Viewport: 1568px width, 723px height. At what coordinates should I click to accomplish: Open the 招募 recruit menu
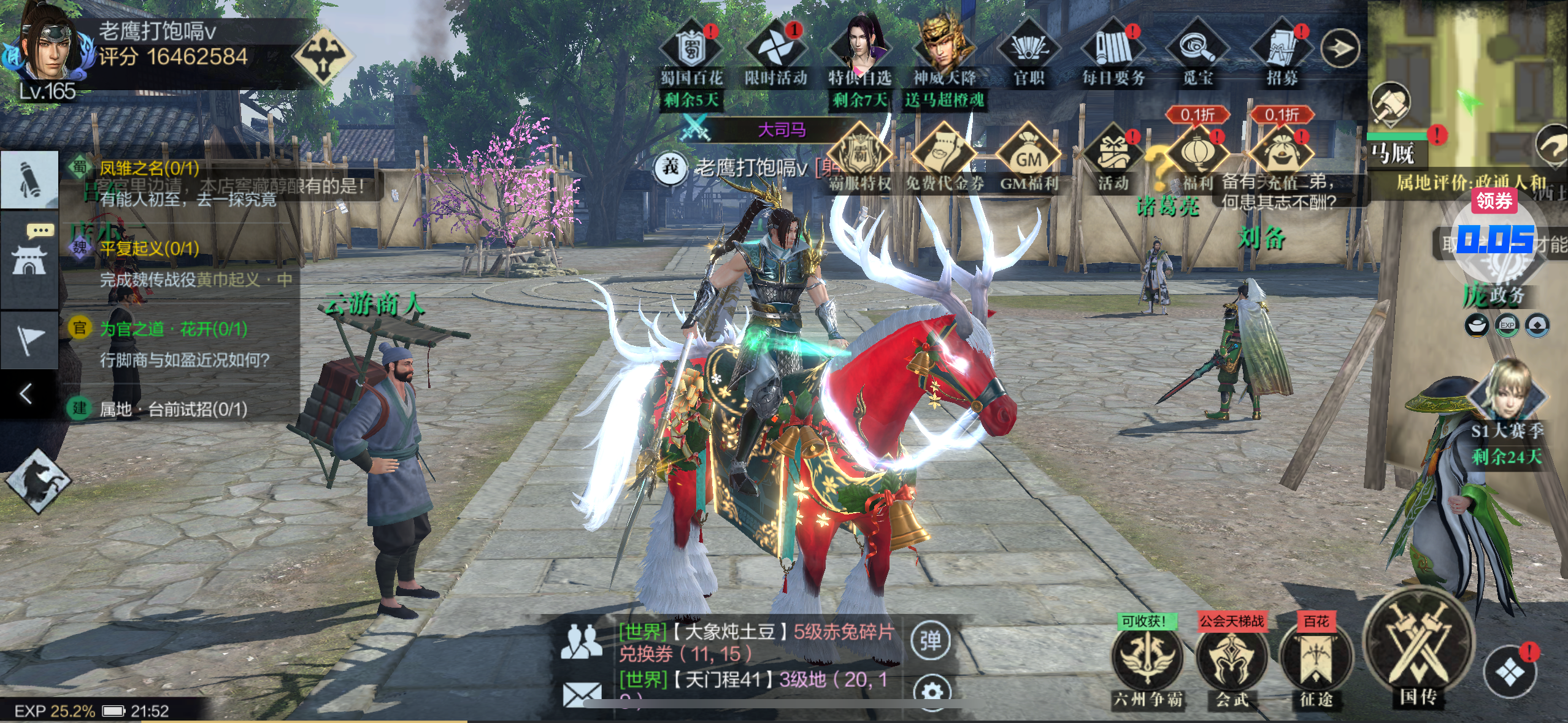point(1282,50)
